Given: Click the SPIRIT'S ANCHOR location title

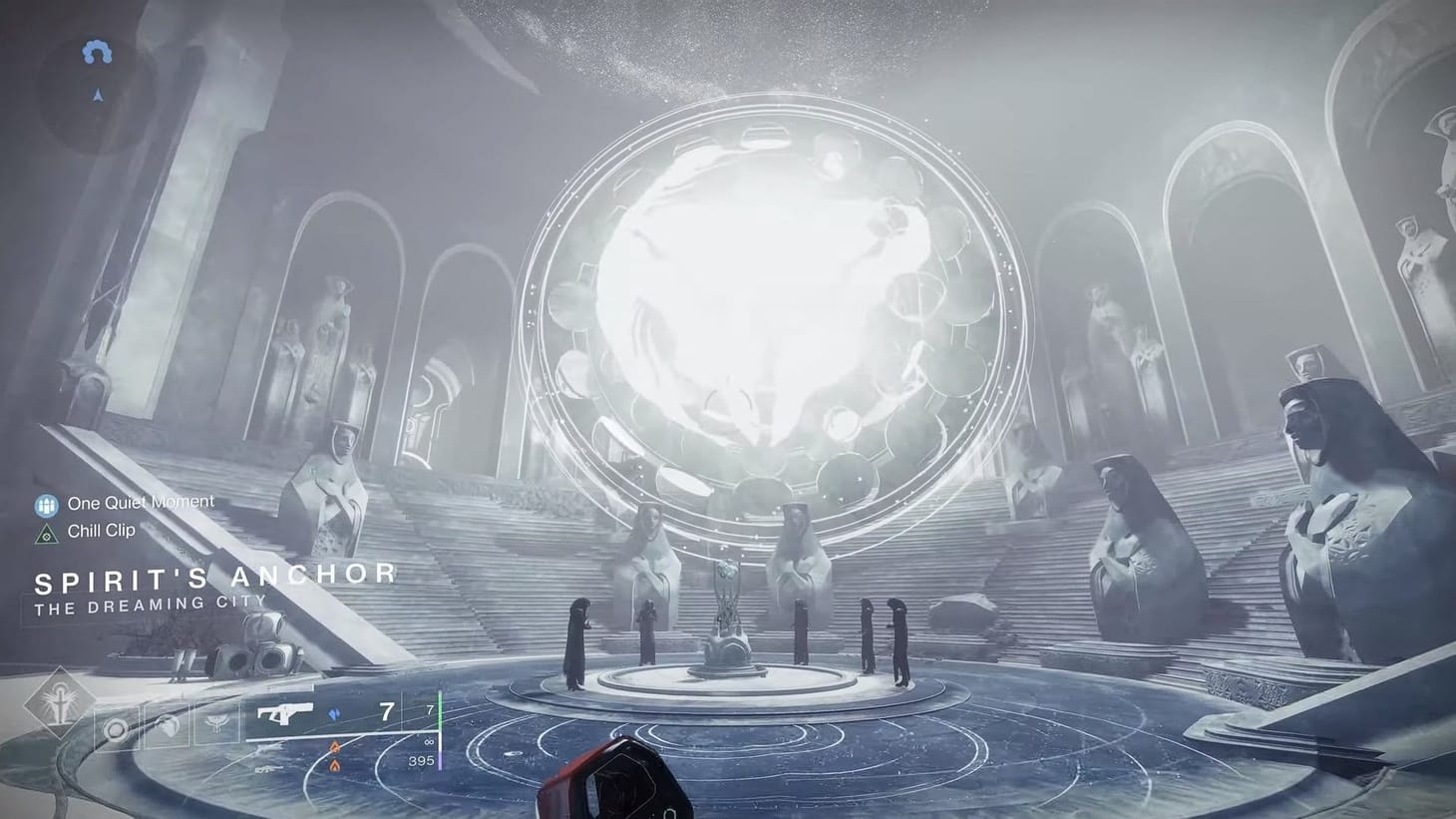Looking at the screenshot, I should pos(214,576).
